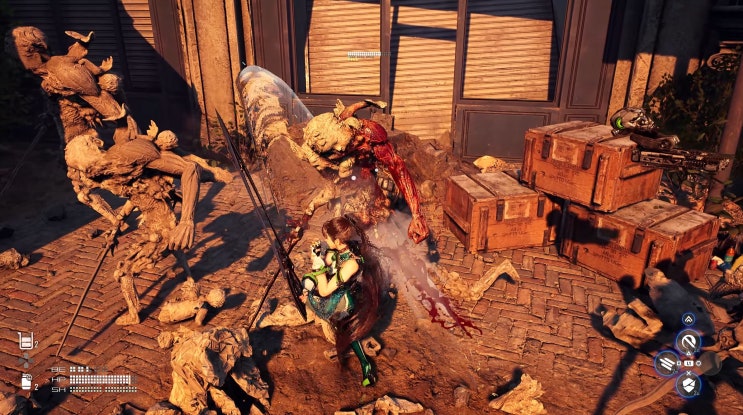Activate the shield-shaped Beta skill

pyautogui.click(x=689, y=385)
